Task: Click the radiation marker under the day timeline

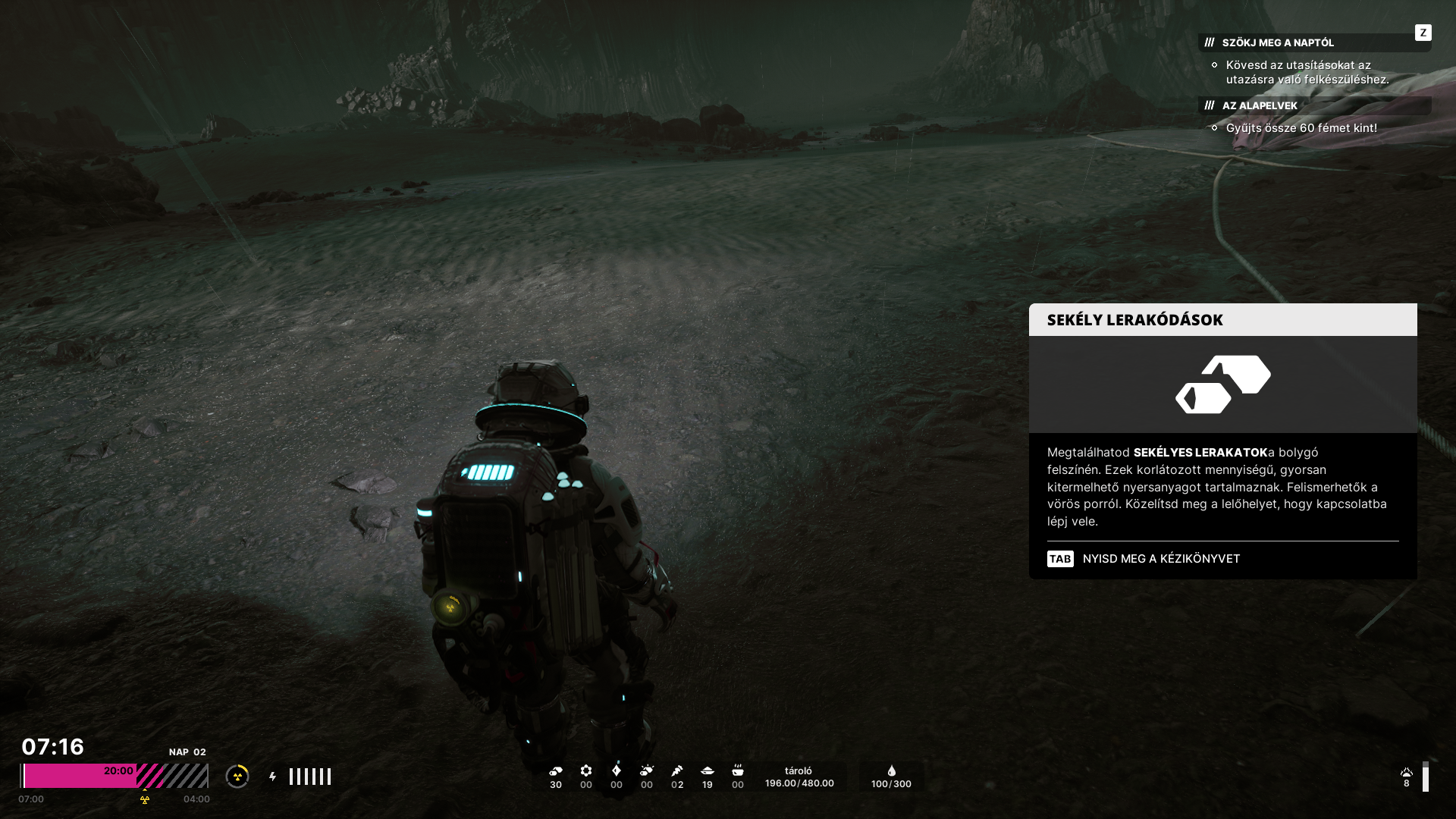Action: click(145, 799)
